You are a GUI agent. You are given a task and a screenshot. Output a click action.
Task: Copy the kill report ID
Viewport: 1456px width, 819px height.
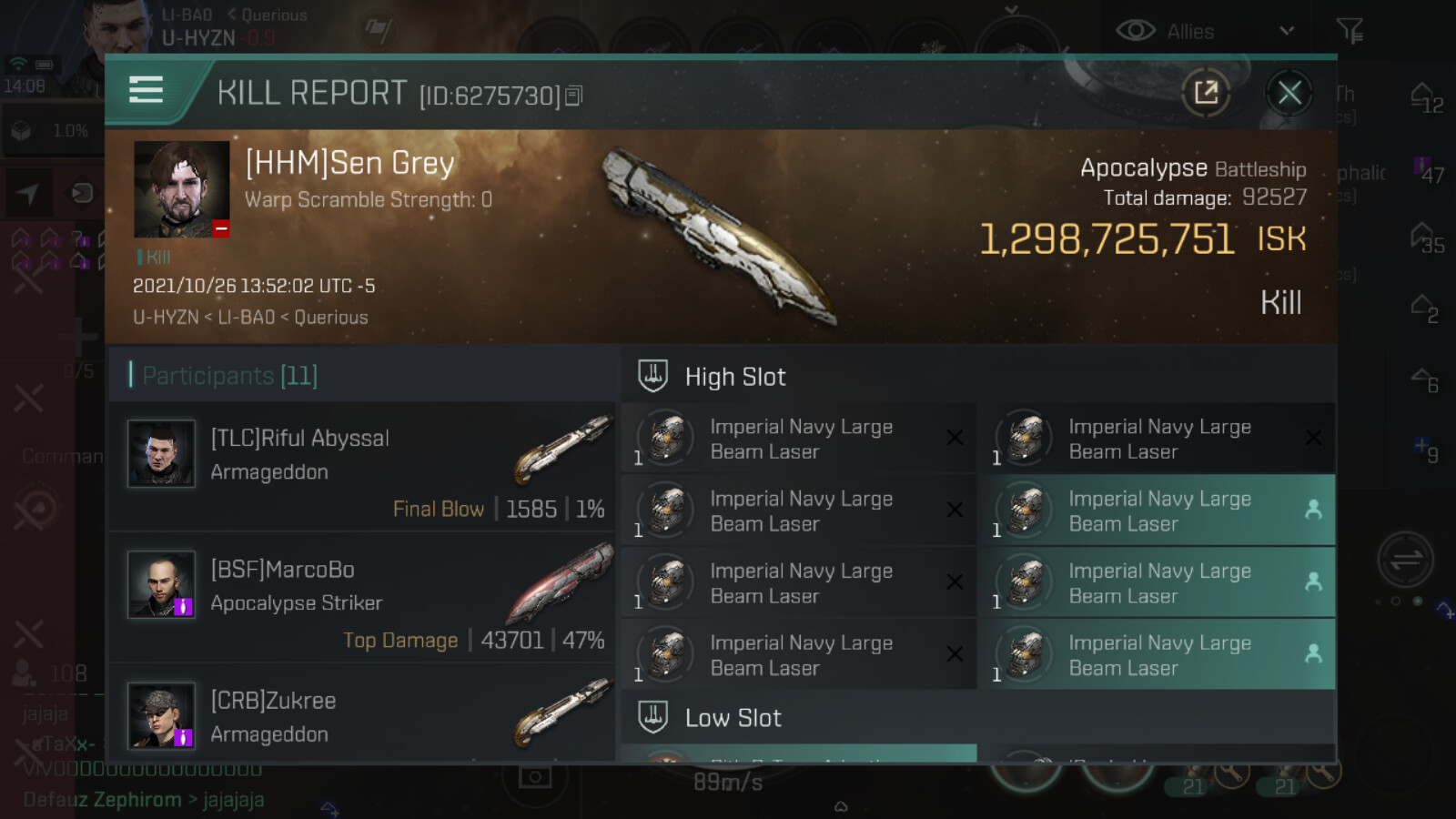pyautogui.click(x=574, y=96)
